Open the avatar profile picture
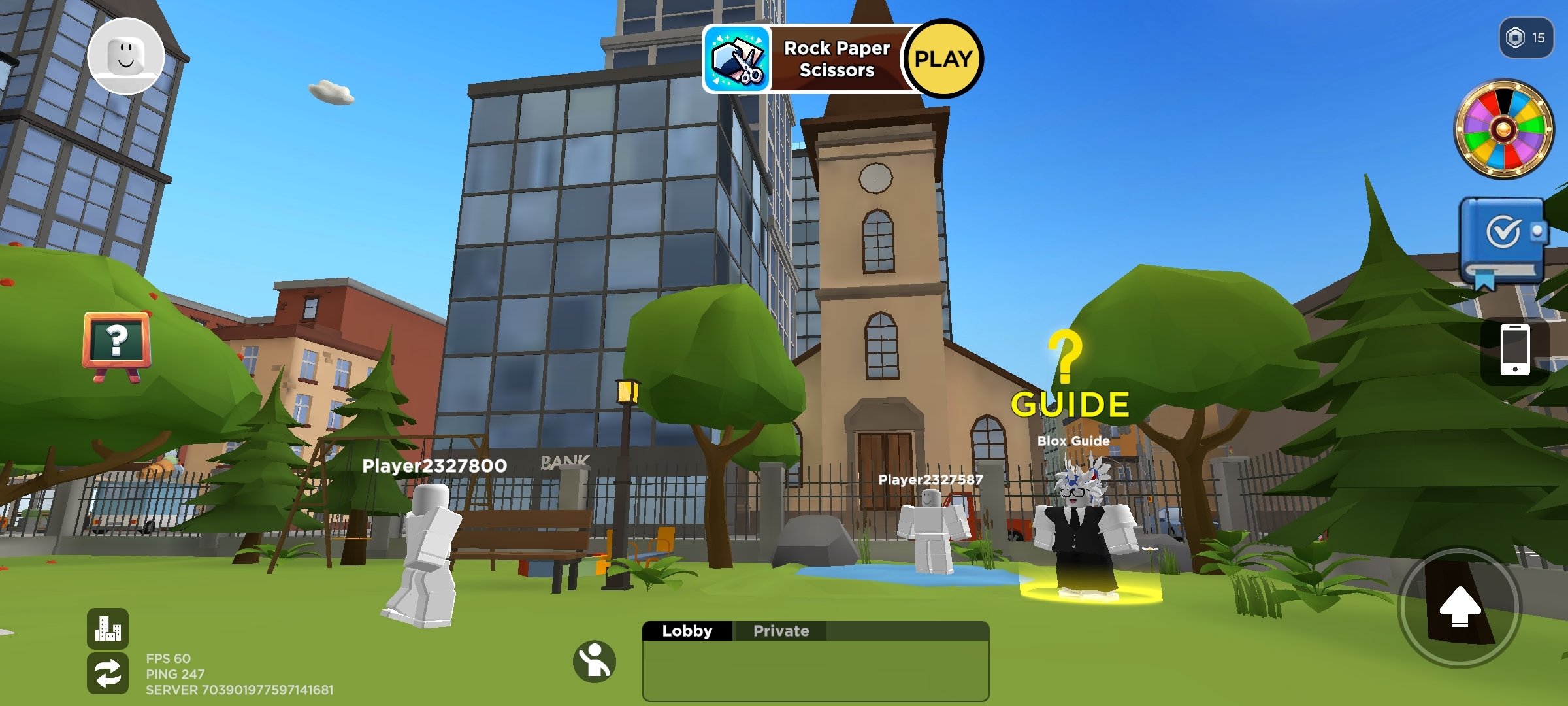This screenshot has height=706, width=1568. point(125,56)
